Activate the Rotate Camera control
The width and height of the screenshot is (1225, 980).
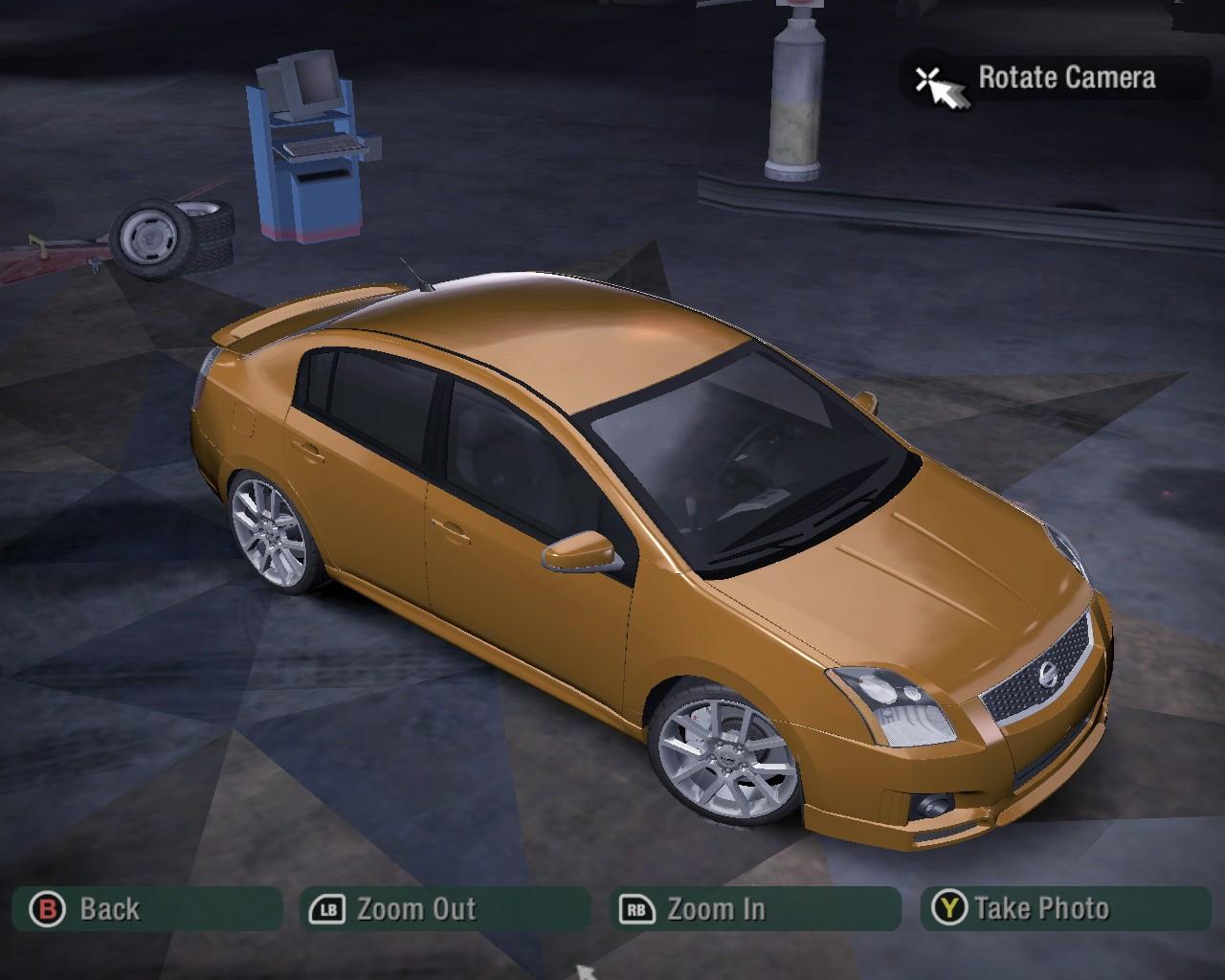coord(1056,78)
